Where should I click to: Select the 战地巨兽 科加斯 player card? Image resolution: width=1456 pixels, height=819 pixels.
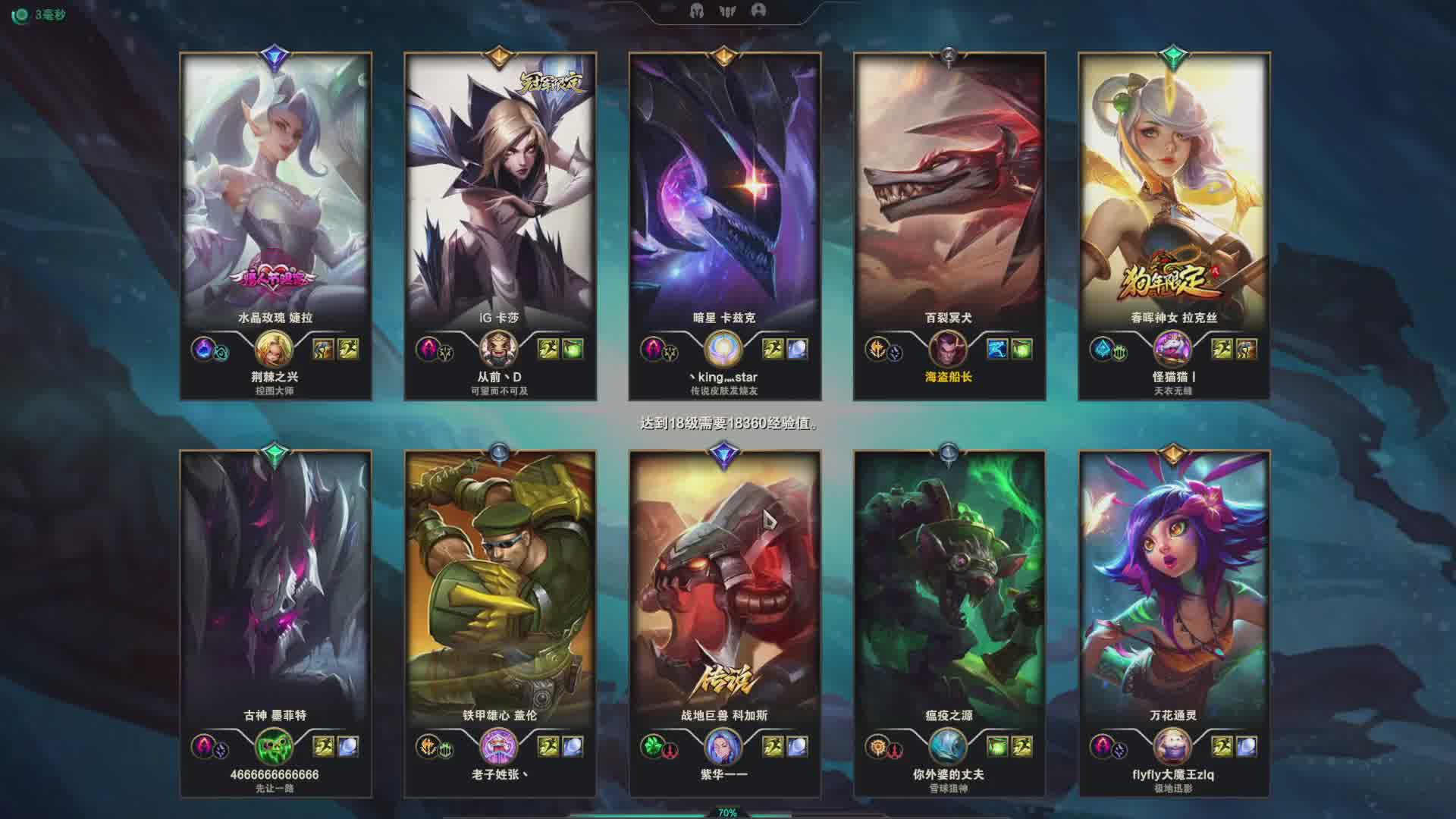click(724, 584)
